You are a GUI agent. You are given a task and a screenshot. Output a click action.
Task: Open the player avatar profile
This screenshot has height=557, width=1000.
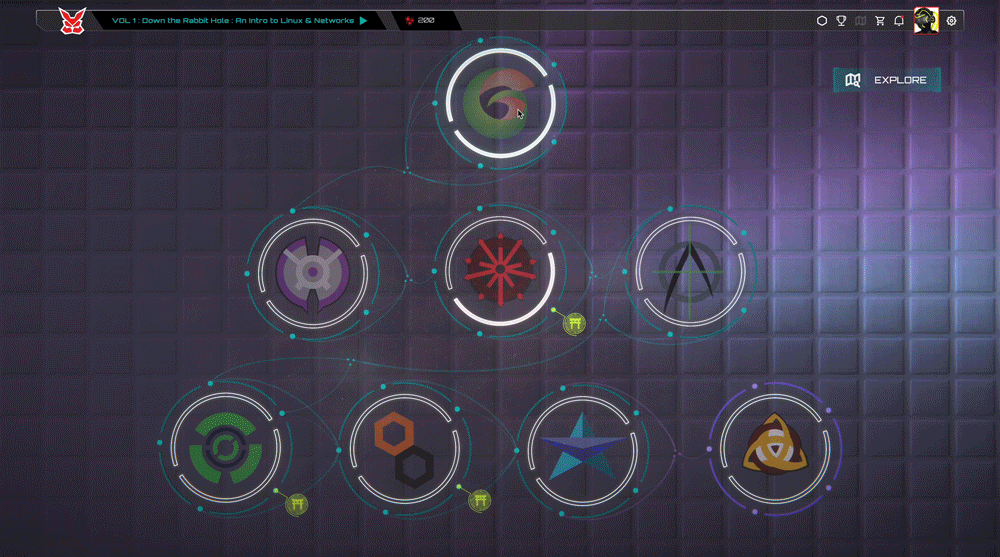tap(925, 20)
